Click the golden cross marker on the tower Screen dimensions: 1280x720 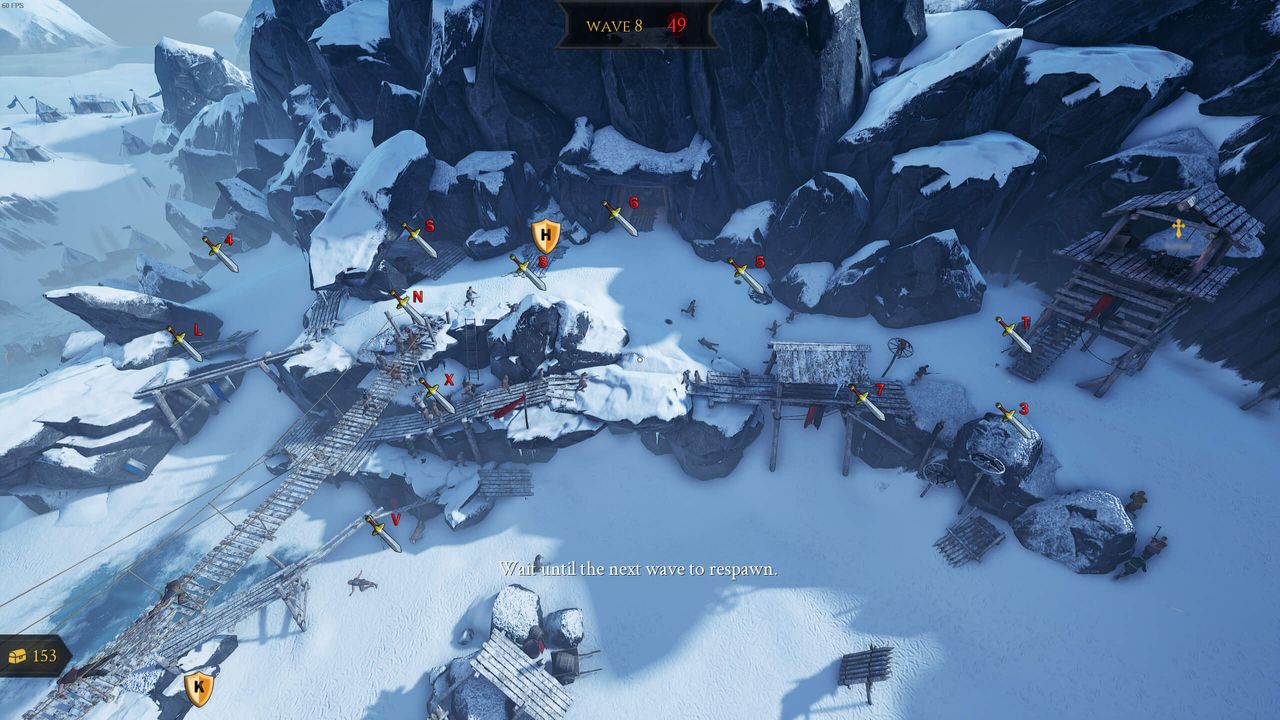[1178, 229]
